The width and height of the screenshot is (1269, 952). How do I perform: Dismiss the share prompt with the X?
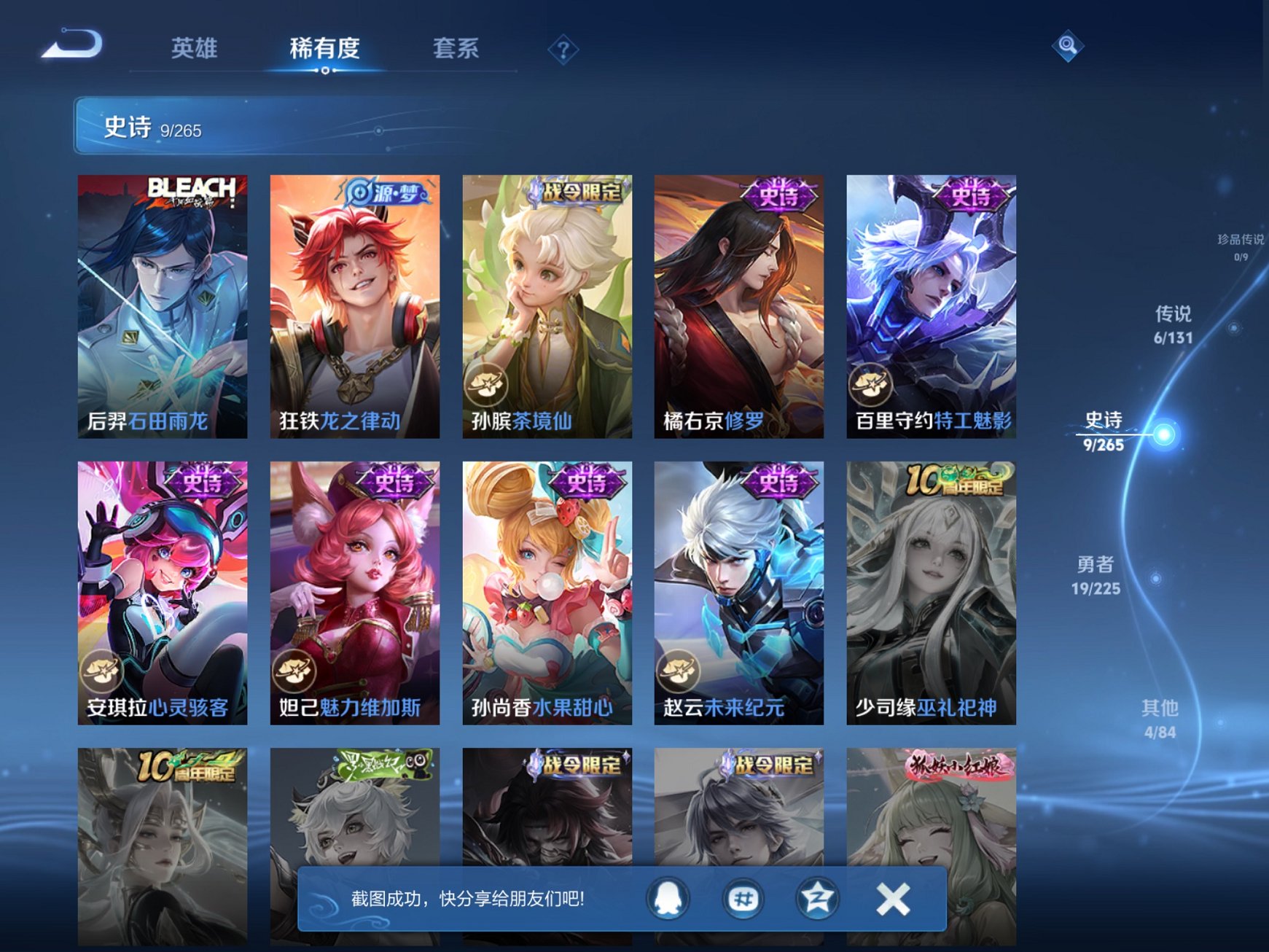pos(893,898)
